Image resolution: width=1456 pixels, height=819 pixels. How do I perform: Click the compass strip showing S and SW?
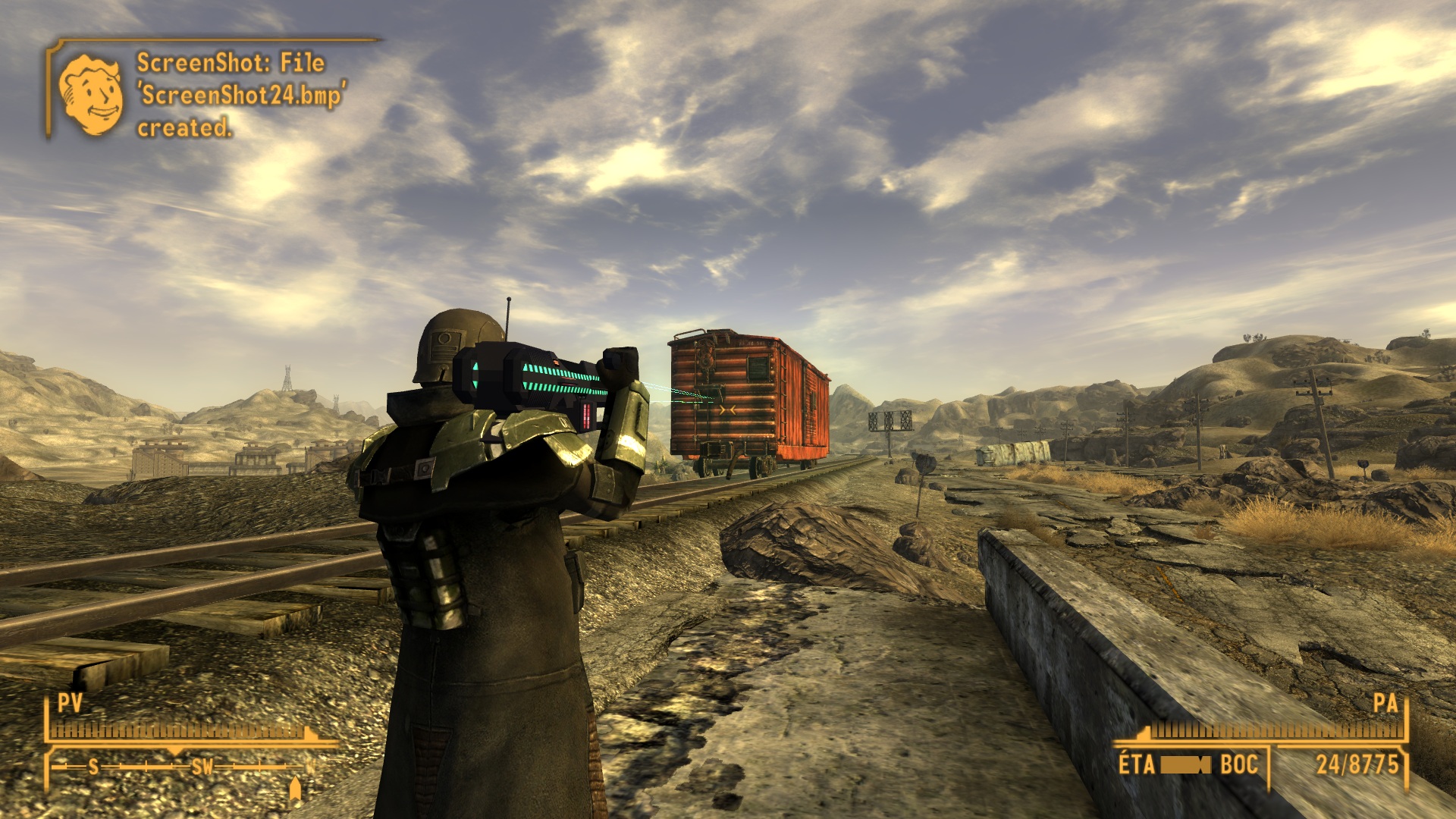182,767
